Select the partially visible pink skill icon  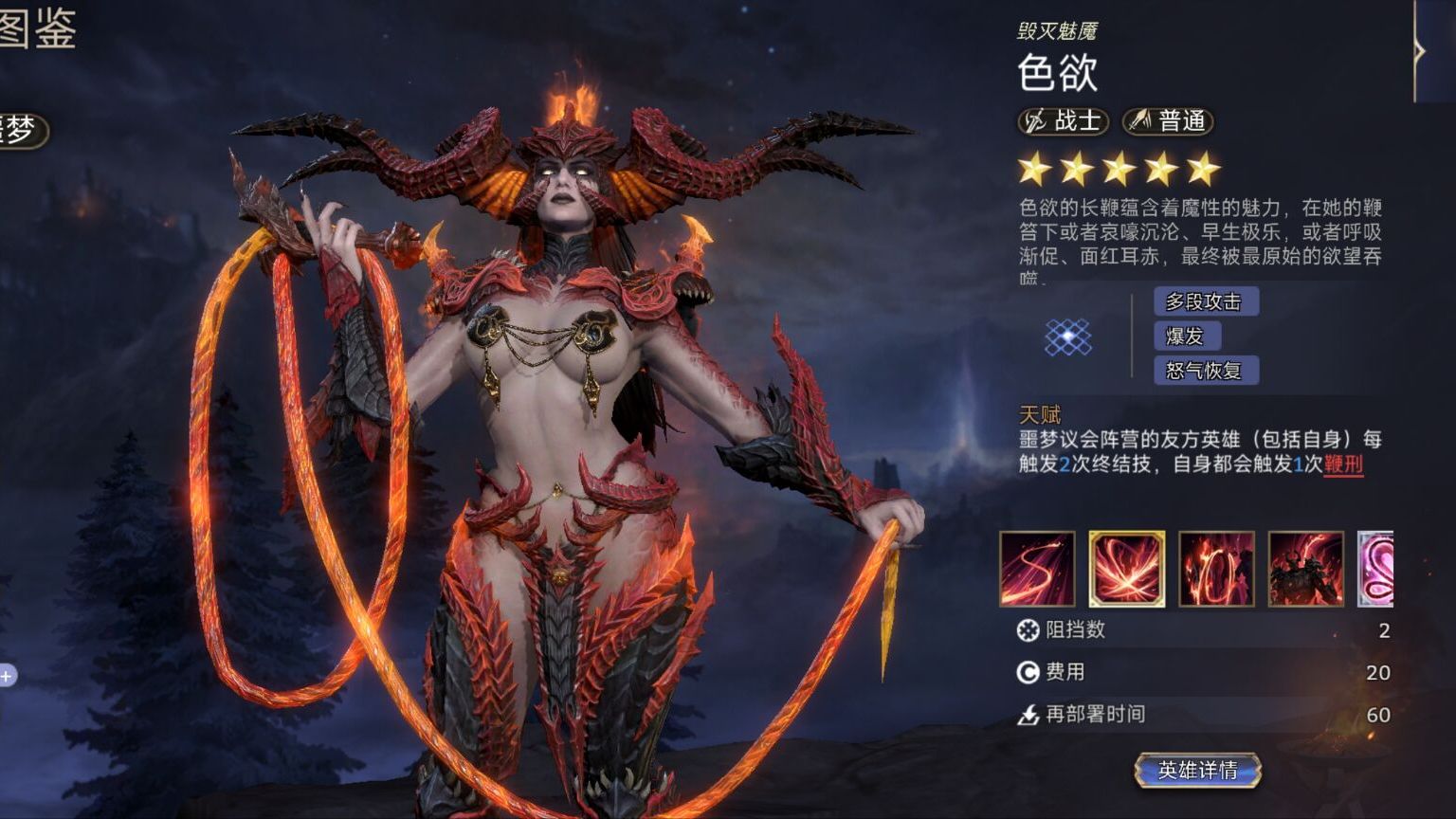(1376, 569)
